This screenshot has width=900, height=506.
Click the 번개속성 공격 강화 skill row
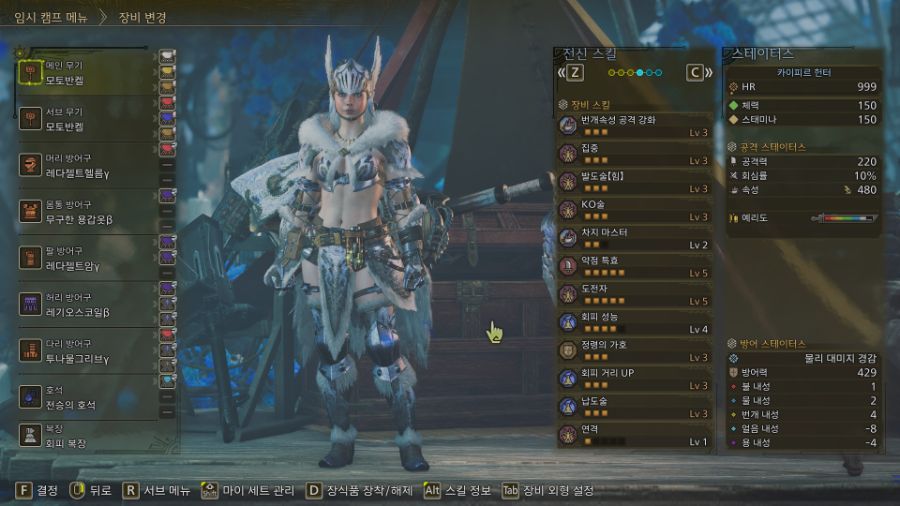(x=635, y=126)
